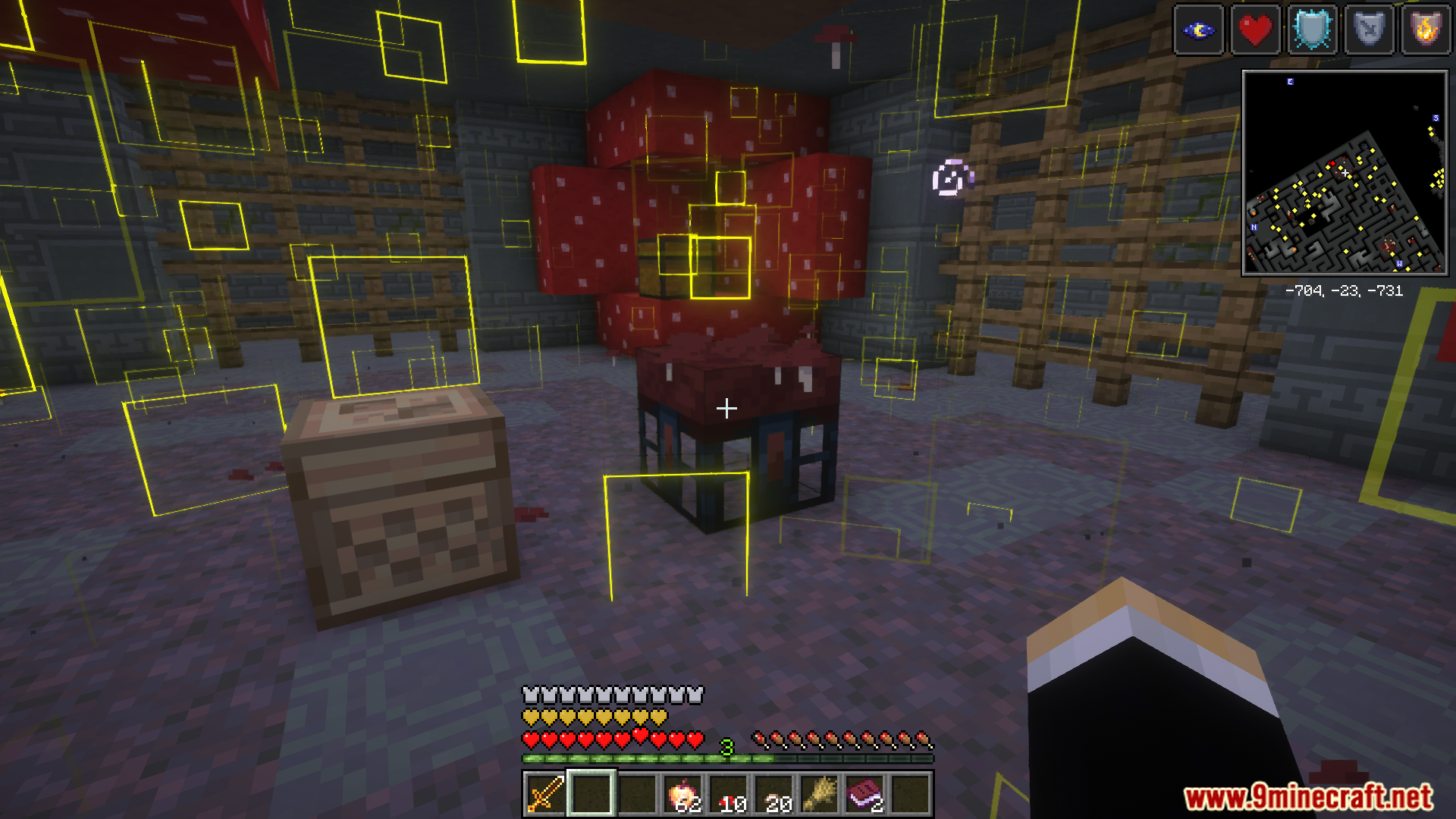
Task: Choose the red mushroom stack of 10
Action: [730, 794]
